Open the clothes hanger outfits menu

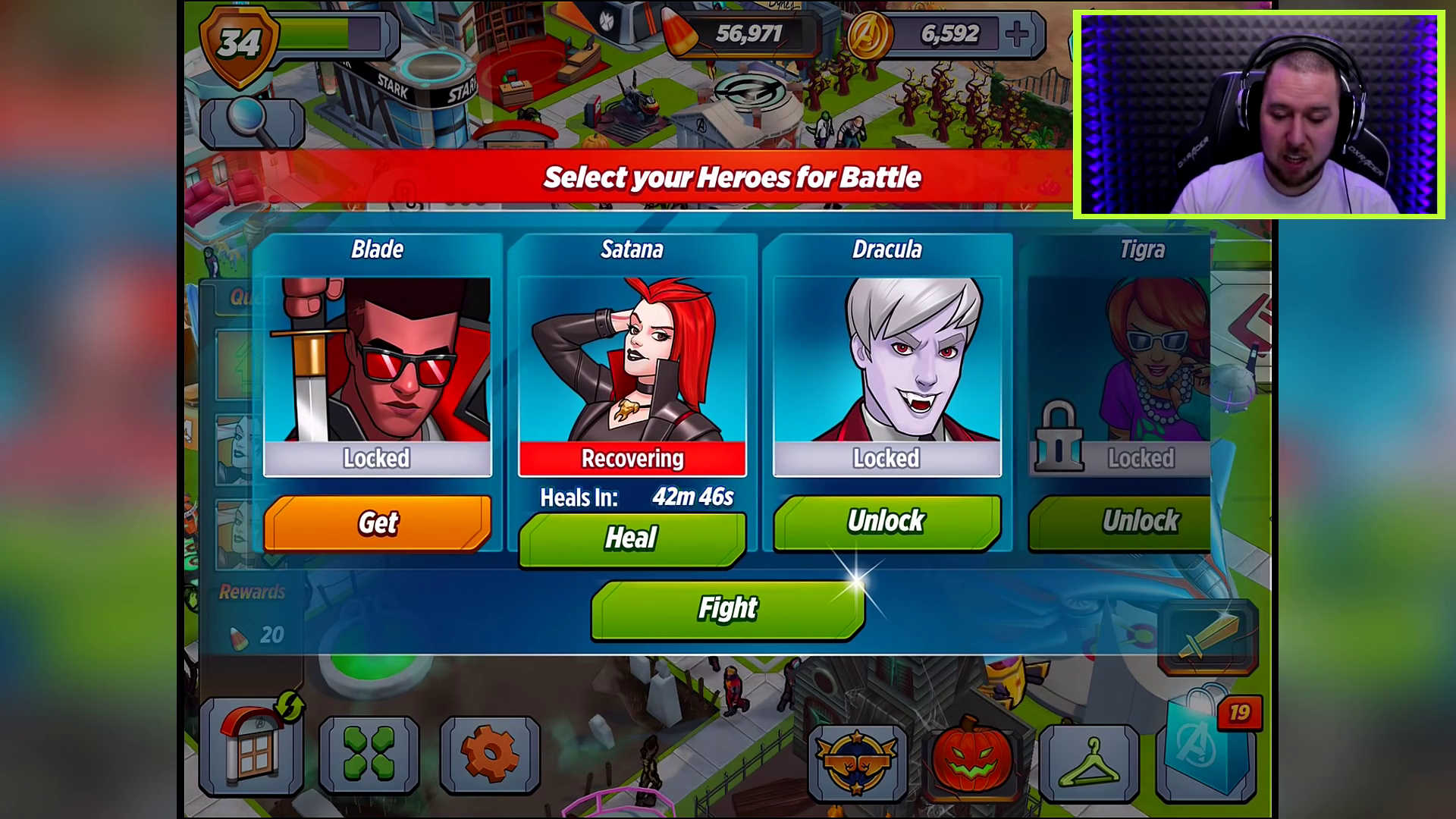(1089, 762)
